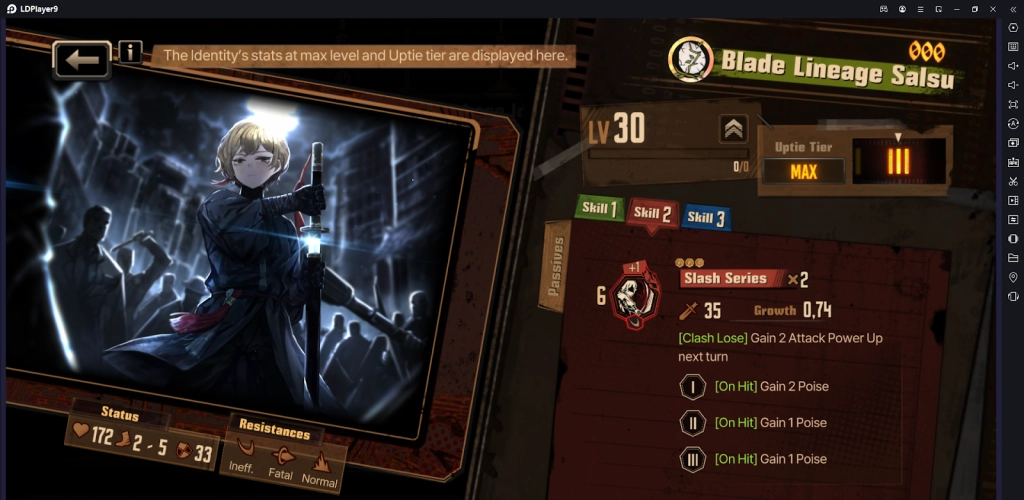The width and height of the screenshot is (1024, 500).
Task: Open the Blade Lineage Salsu identity portrait
Action: (x=689, y=60)
